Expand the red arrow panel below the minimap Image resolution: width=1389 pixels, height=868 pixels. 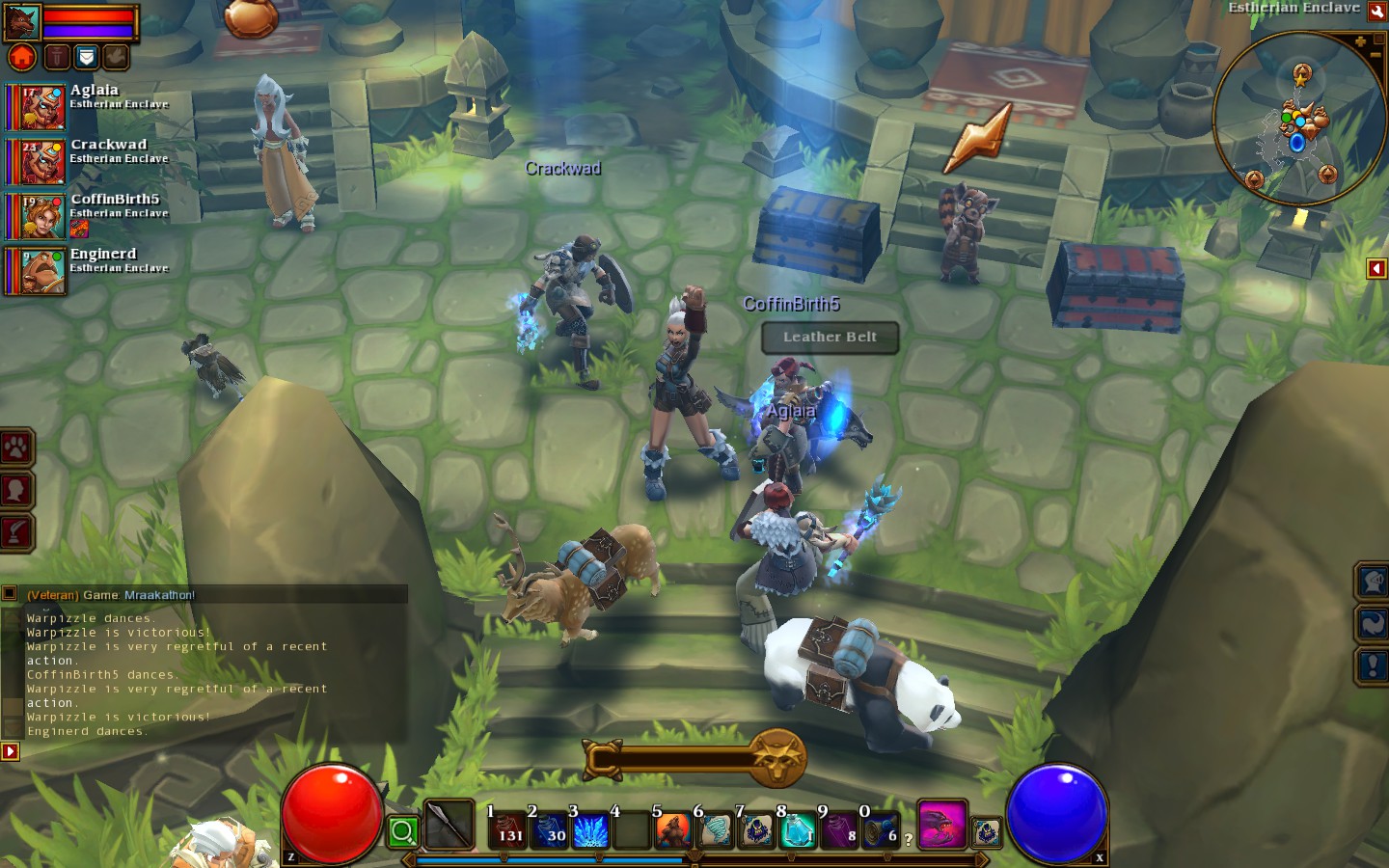pyautogui.click(x=1376, y=268)
